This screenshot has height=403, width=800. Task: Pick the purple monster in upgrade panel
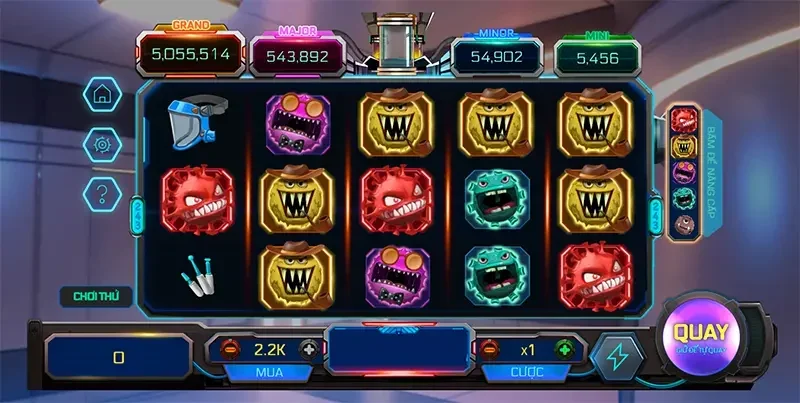pos(683,172)
